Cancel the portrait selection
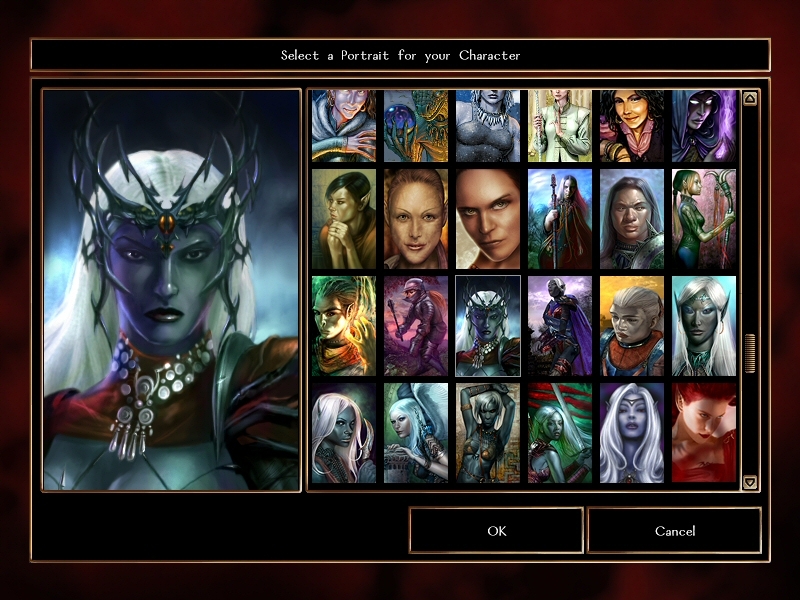Image resolution: width=800 pixels, height=600 pixels. (674, 530)
